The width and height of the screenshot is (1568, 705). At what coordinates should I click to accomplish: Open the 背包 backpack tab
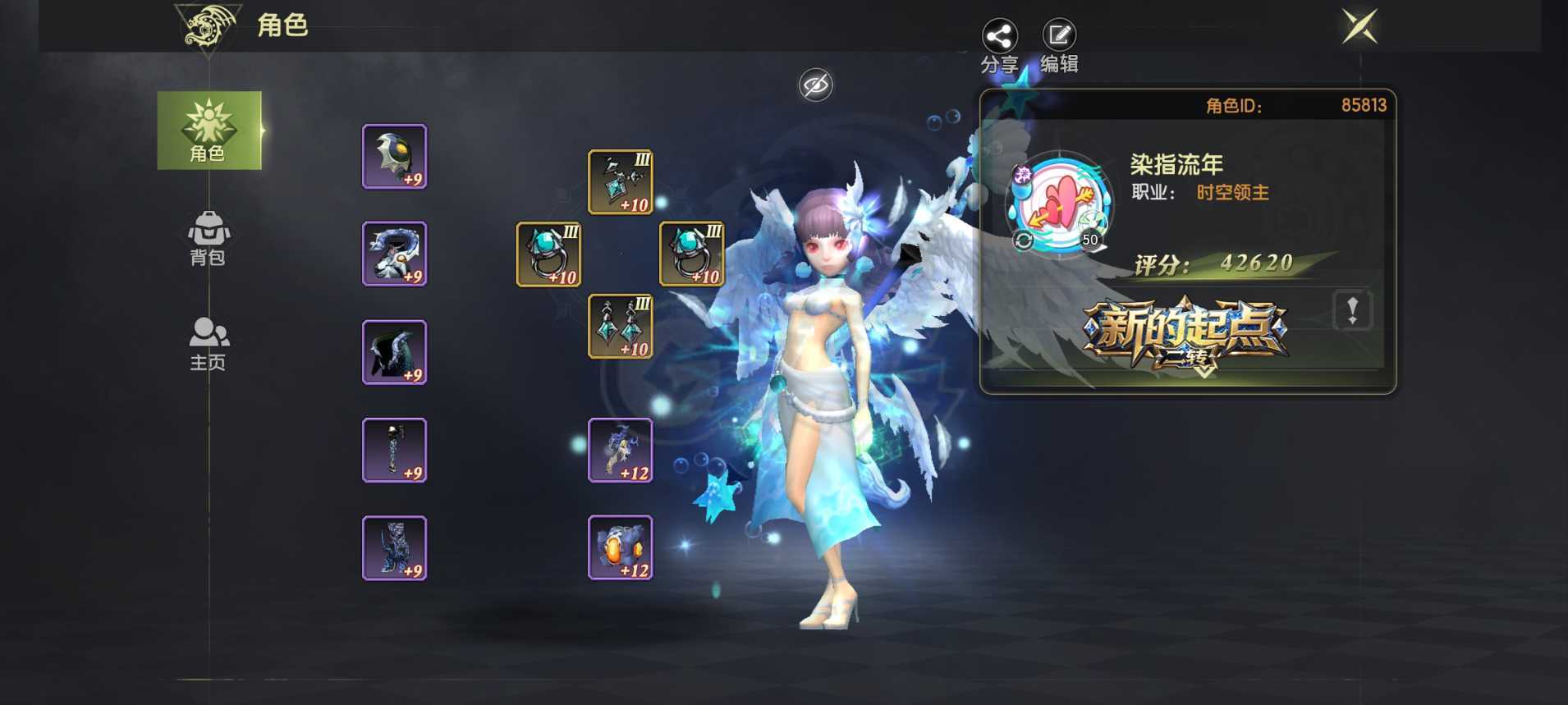coord(209,238)
